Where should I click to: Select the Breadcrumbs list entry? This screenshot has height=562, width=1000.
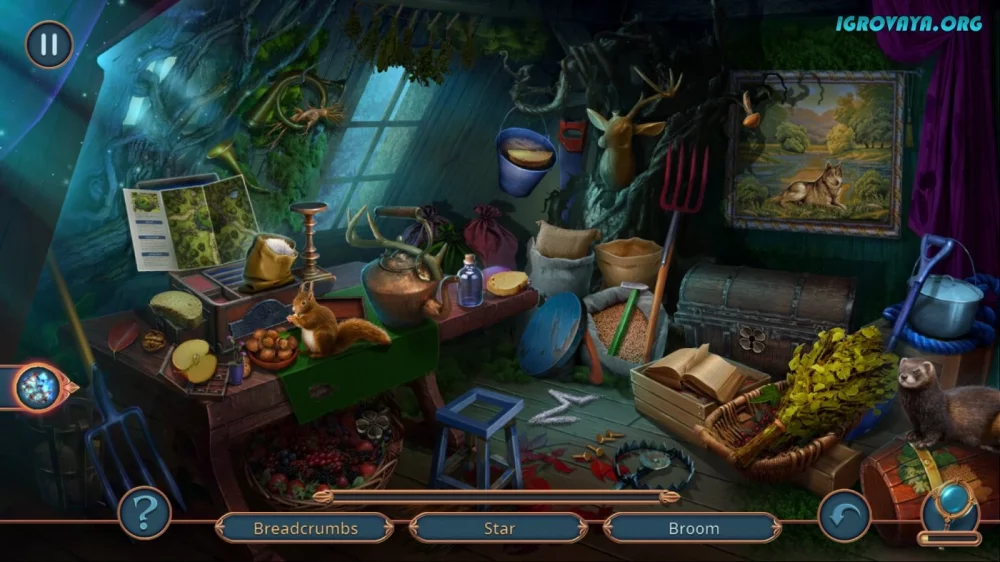[305, 528]
